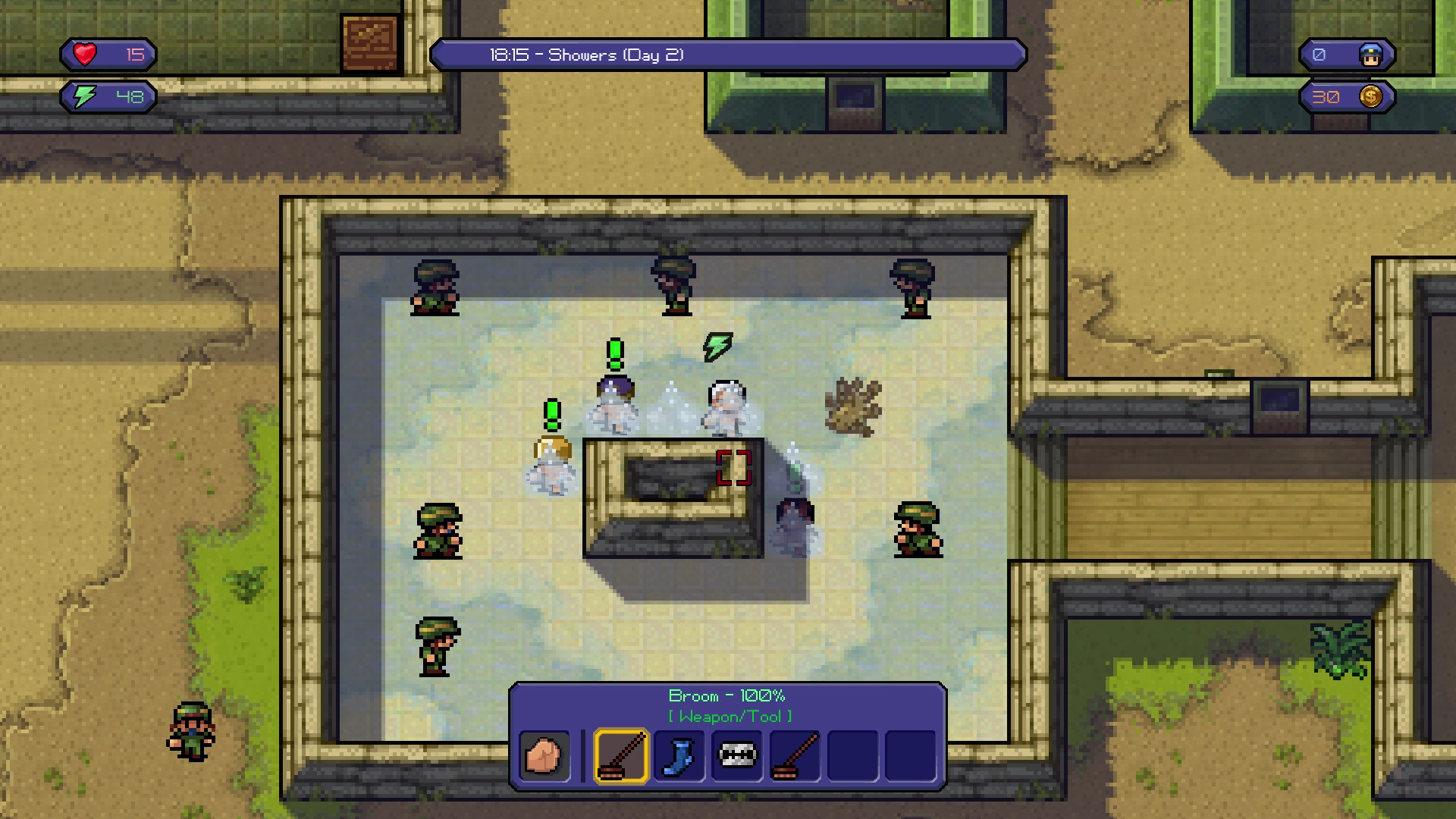The image size is (1456, 819).
Task: Choose the silver metal item slot
Action: click(737, 756)
